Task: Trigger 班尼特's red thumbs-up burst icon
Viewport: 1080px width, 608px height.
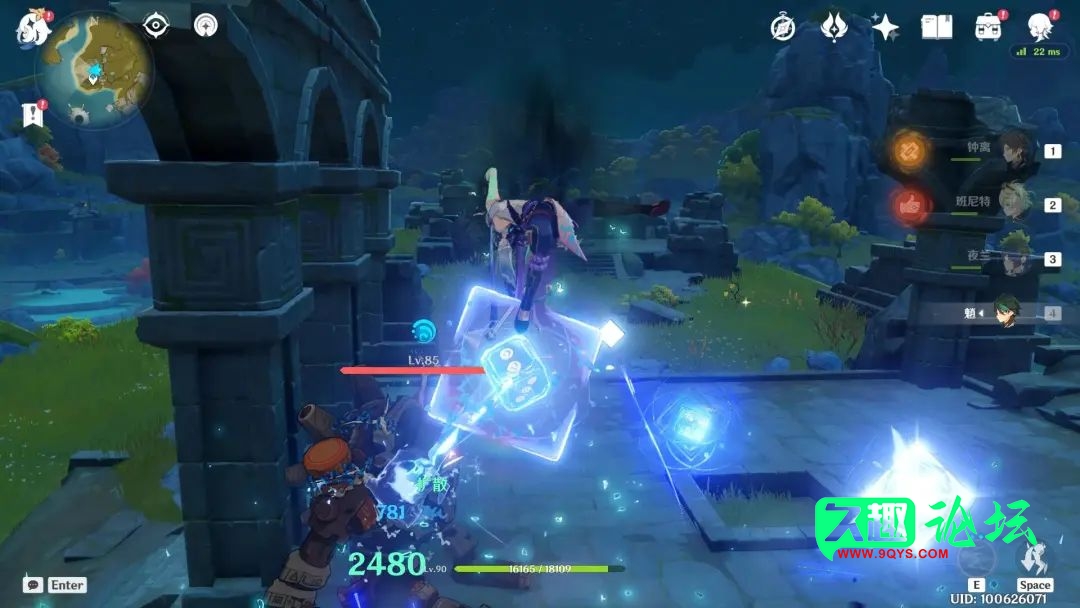Action: pos(912,205)
